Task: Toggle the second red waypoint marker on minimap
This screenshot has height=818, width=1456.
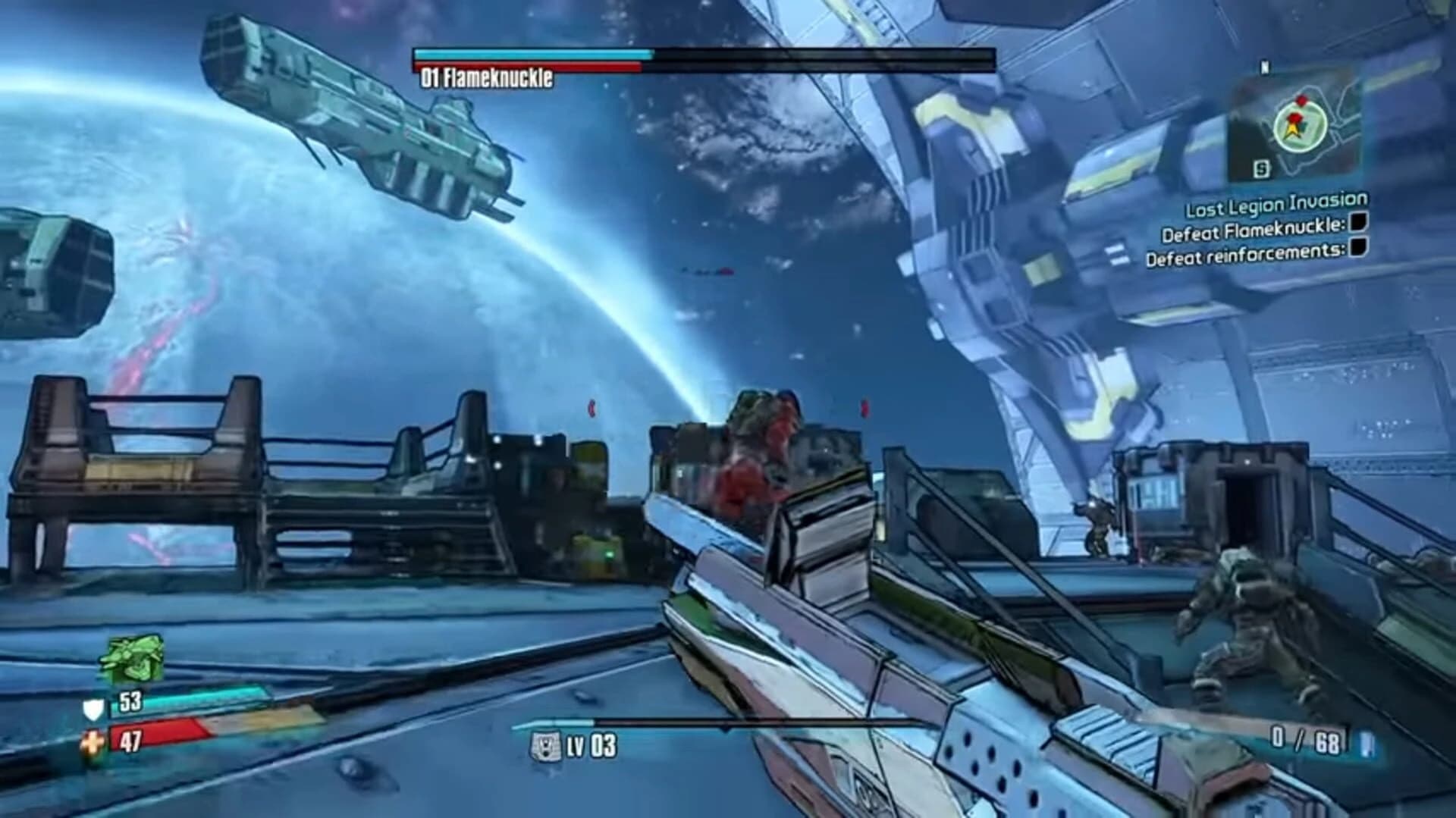Action: 1294,116
